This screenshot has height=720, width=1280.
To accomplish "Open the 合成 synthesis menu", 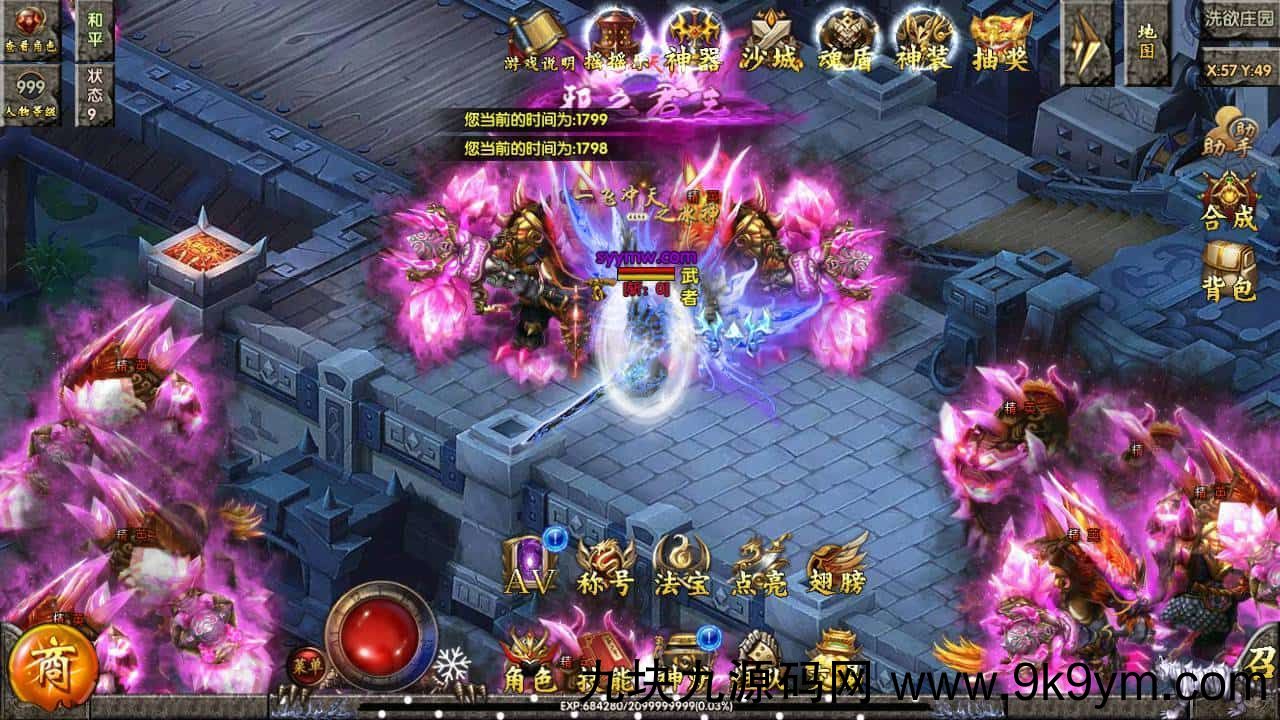I will coord(1229,201).
